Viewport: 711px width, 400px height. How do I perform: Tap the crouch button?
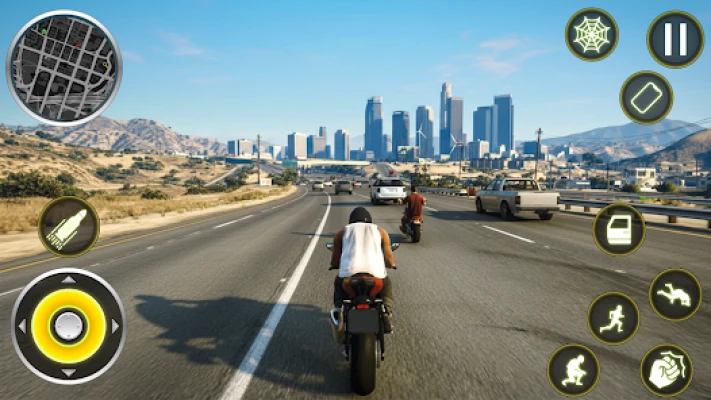(x=573, y=370)
